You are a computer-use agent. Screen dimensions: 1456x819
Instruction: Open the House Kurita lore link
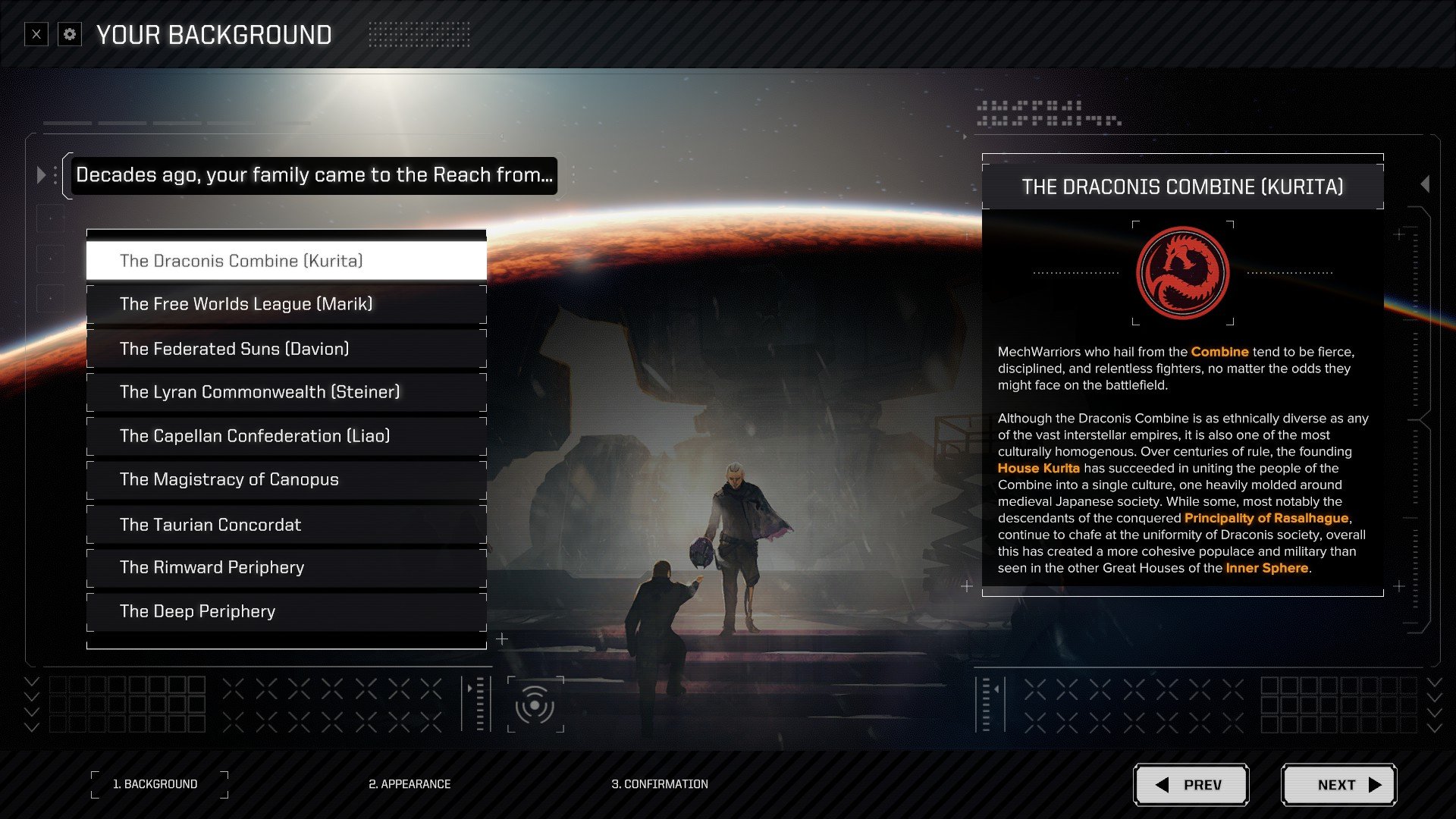pyautogui.click(x=1038, y=468)
